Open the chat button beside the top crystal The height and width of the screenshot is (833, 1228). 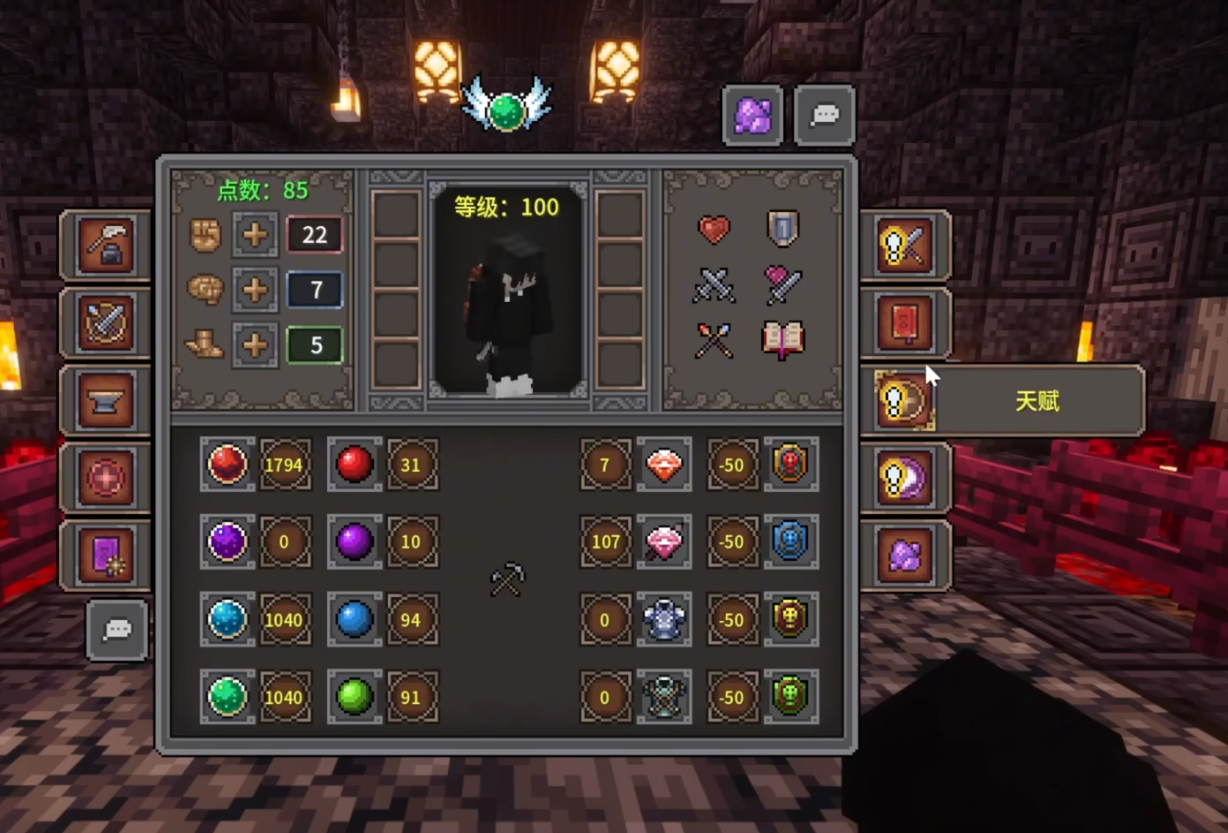tap(825, 116)
